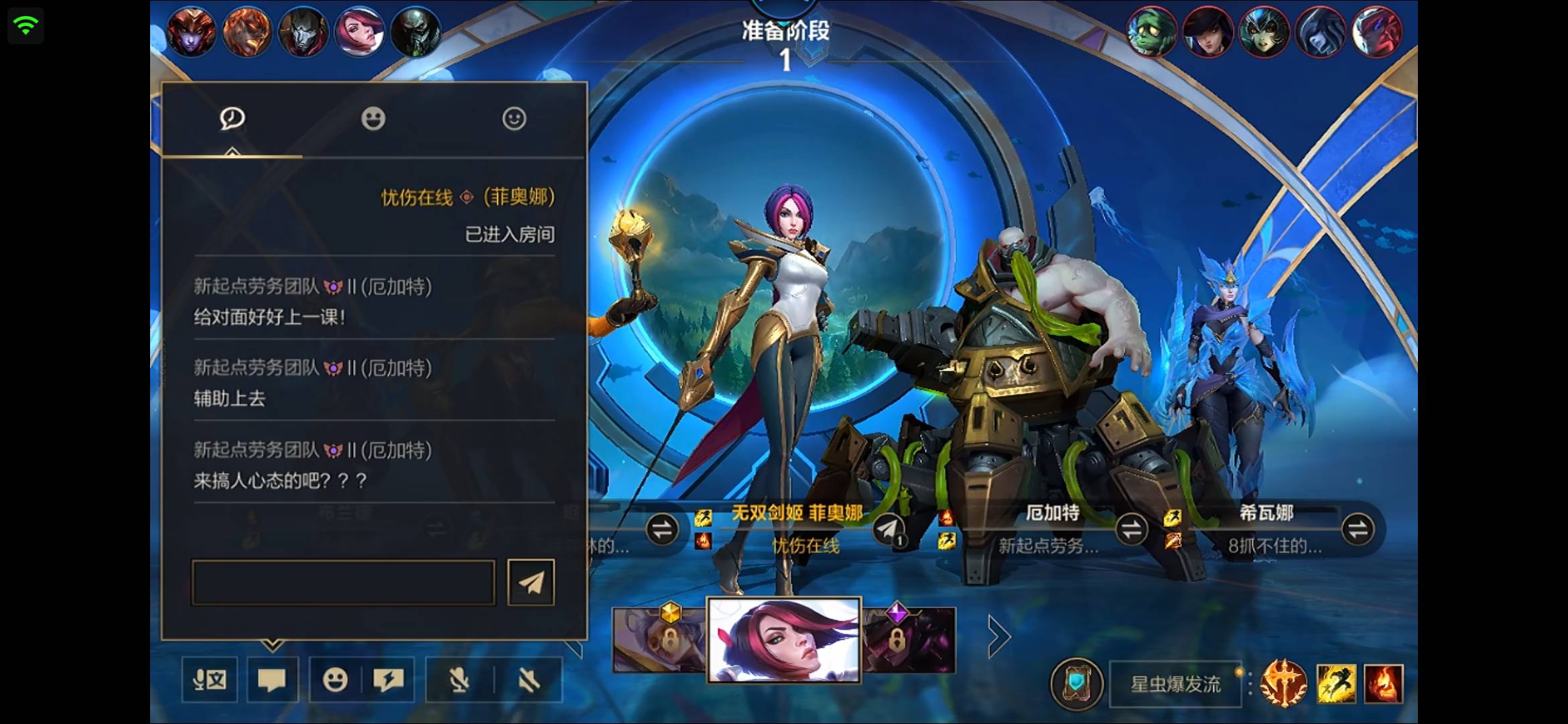Open quick chat with lightning bubble icon
Image resolution: width=1568 pixels, height=724 pixels.
coord(389,680)
